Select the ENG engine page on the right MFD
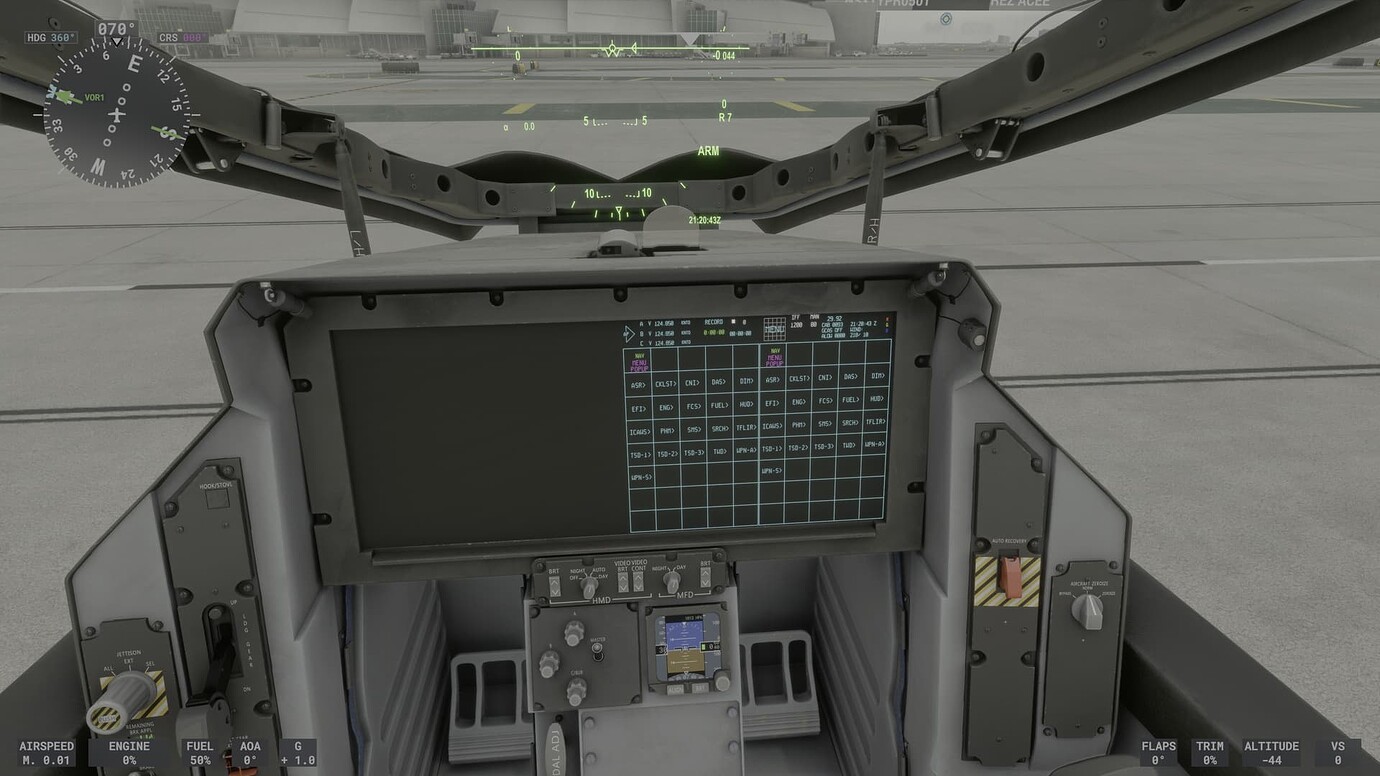The width and height of the screenshot is (1380, 776). pos(799,401)
